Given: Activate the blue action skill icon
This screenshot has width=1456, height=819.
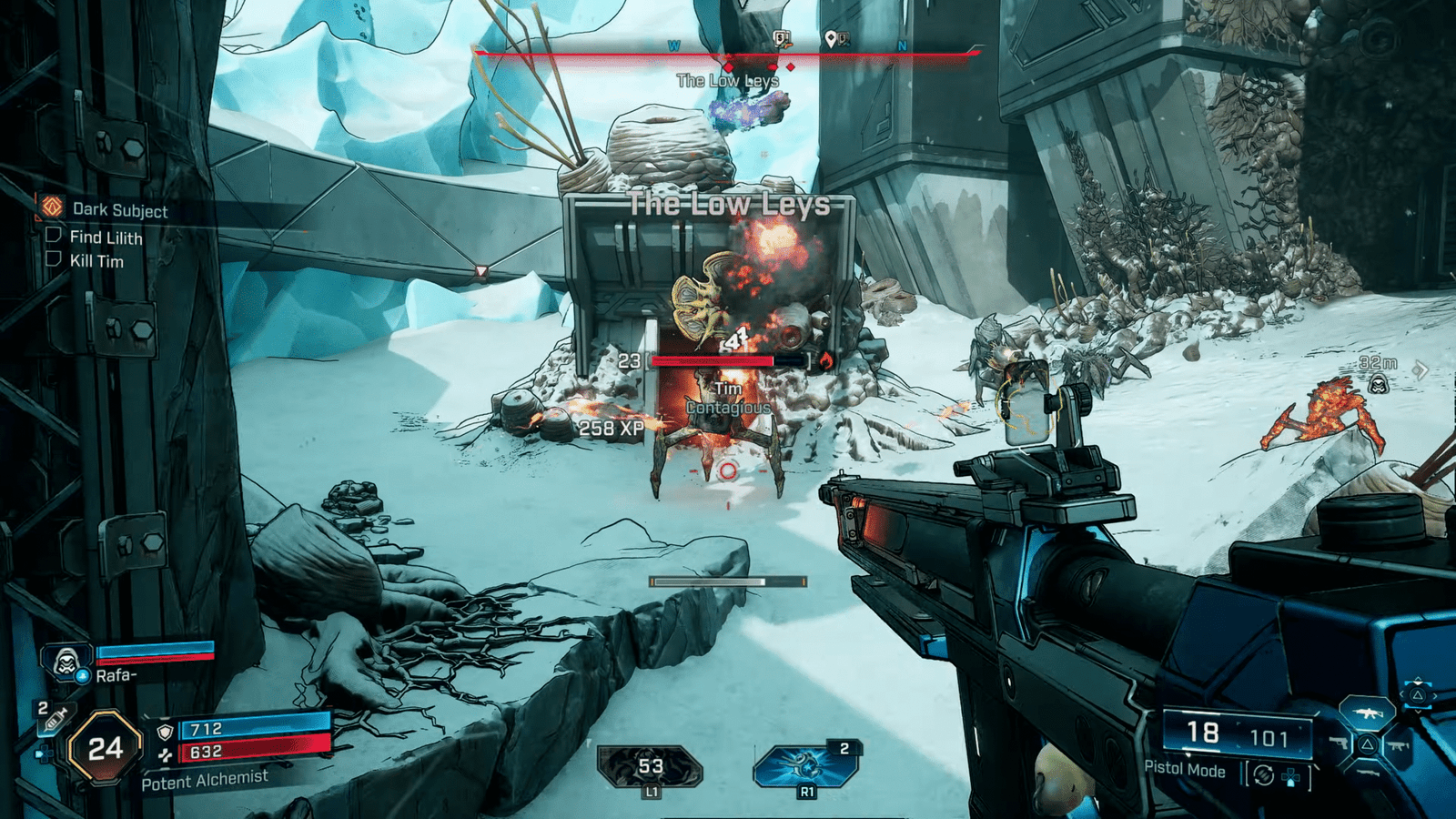Looking at the screenshot, I should [806, 765].
